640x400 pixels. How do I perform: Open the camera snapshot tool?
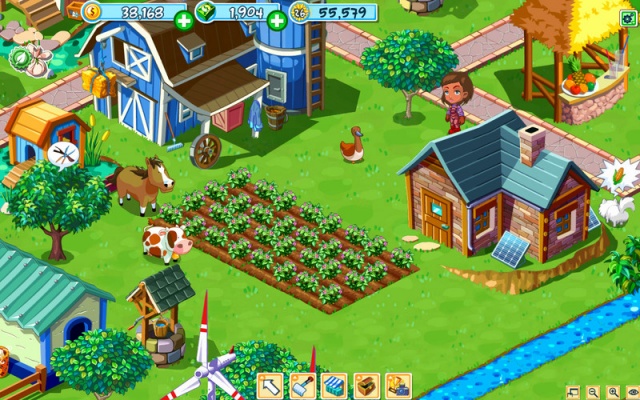(x=398, y=385)
